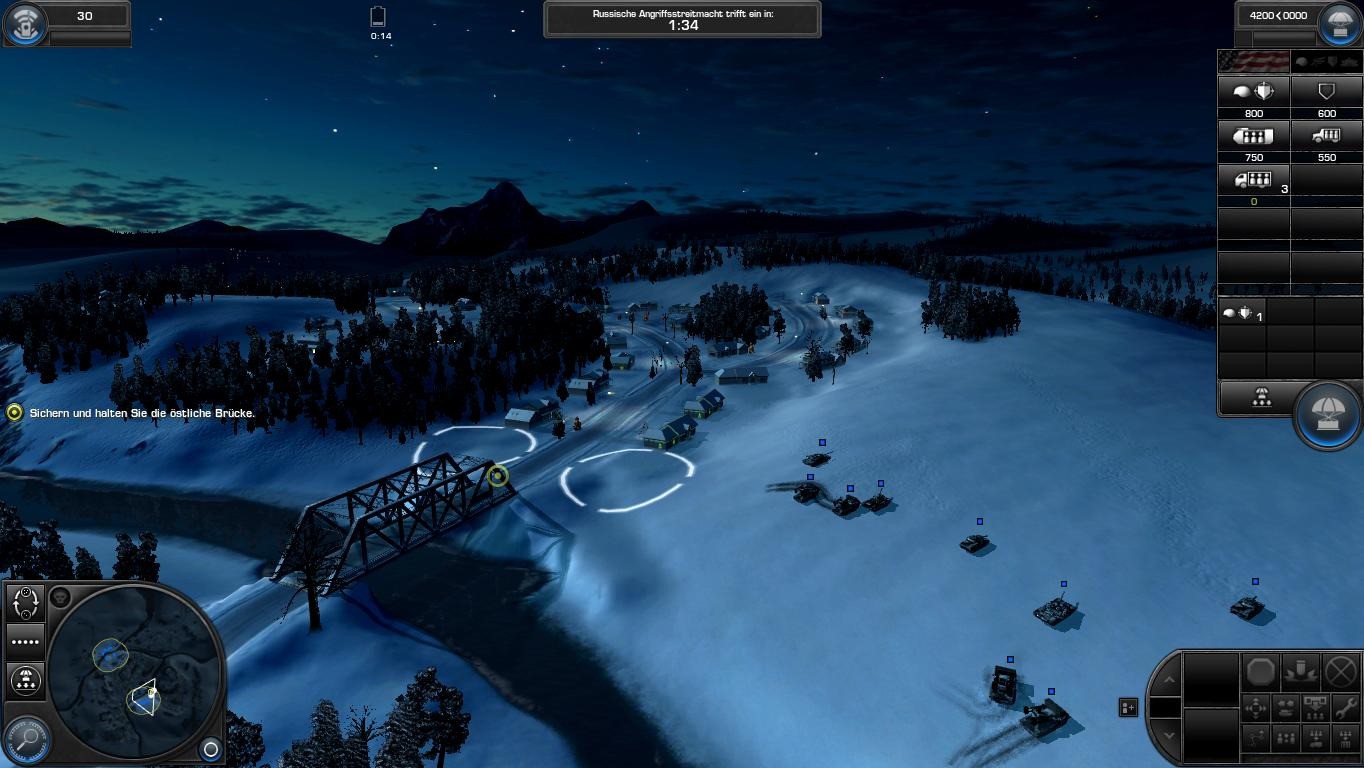Click the five-dots button beside minimap
The image size is (1364, 768).
pyautogui.click(x=25, y=642)
